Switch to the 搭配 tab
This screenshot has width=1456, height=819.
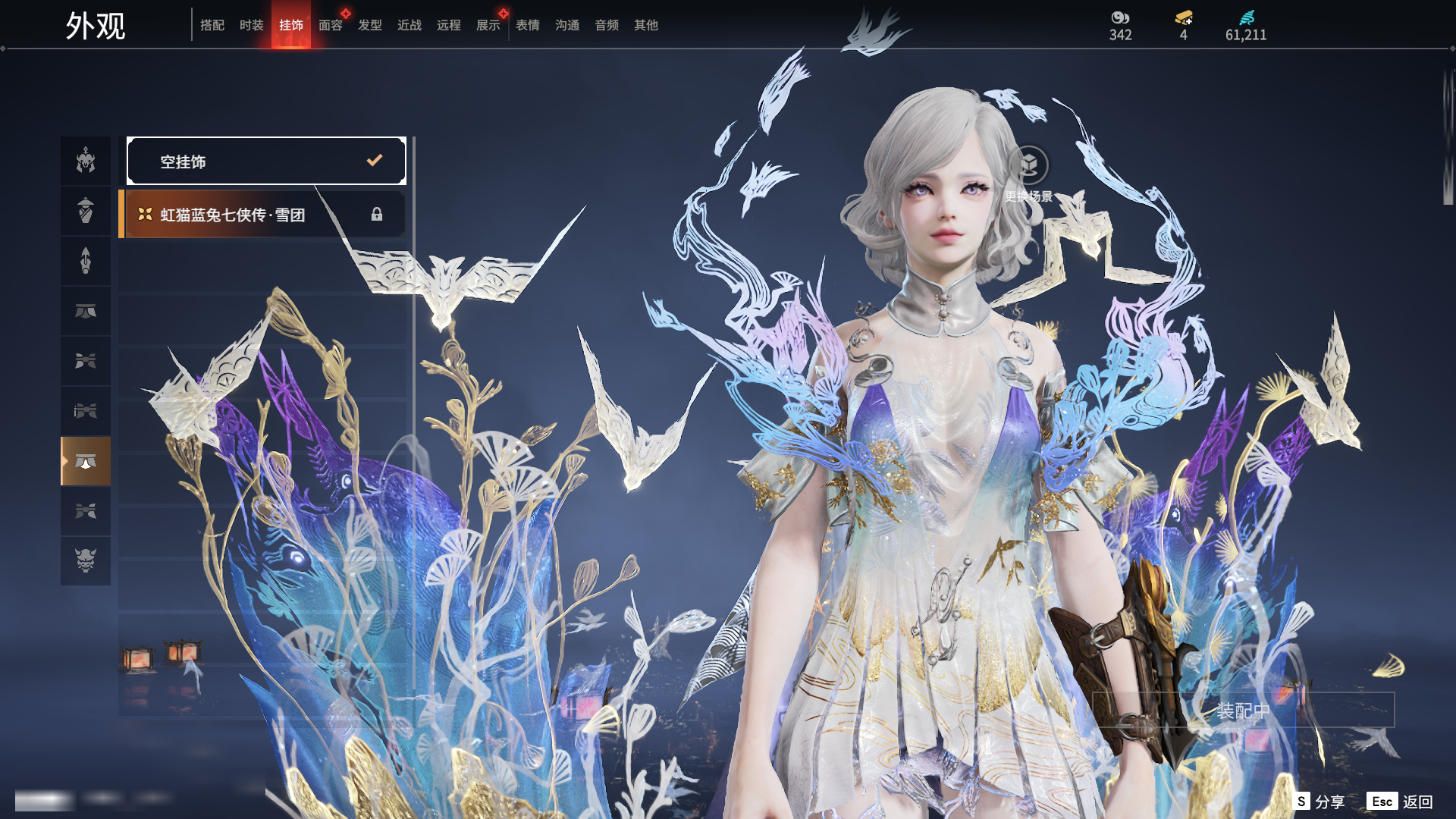[212, 25]
